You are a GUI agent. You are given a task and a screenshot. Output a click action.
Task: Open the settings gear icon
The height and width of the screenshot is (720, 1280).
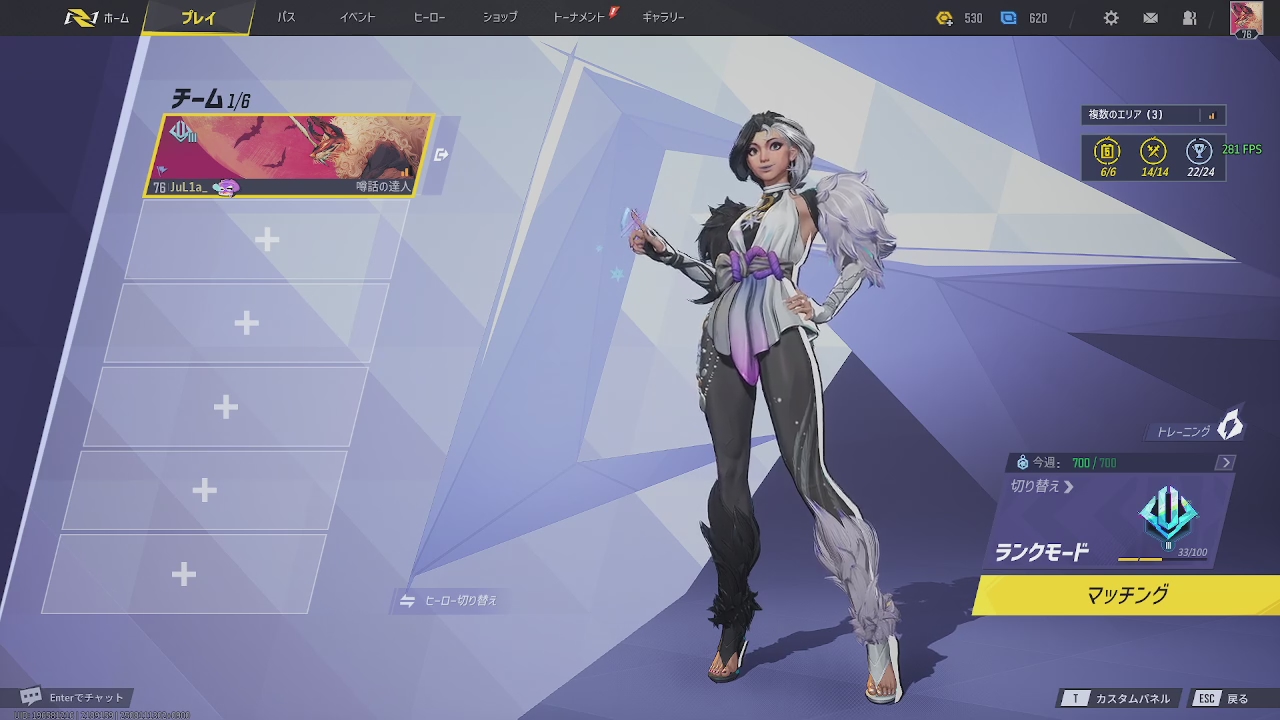[1111, 18]
